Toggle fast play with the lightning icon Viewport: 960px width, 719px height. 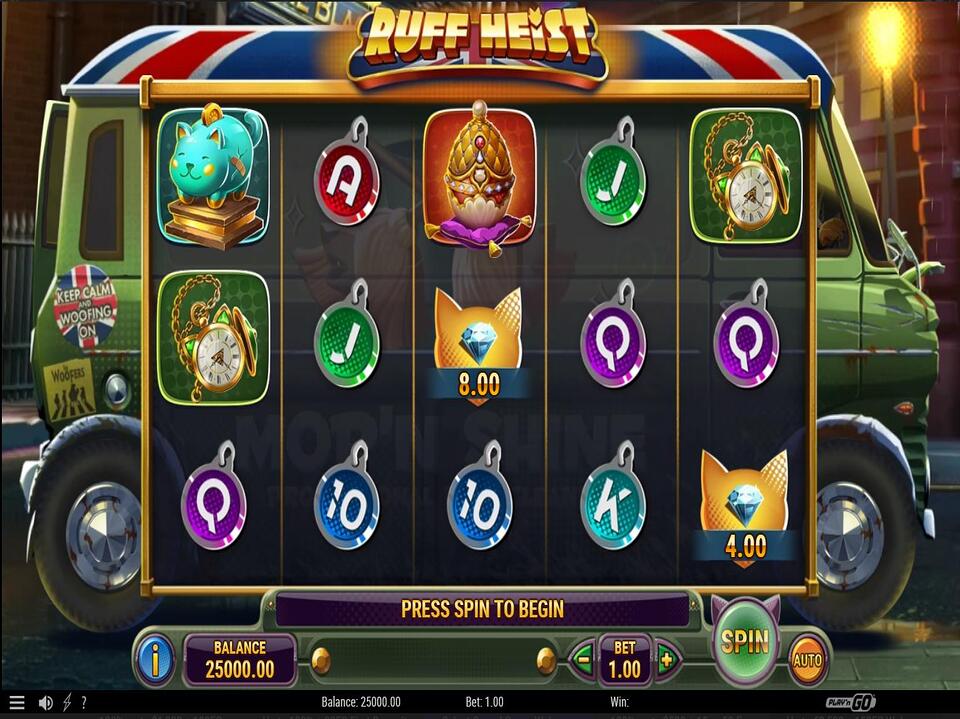[x=67, y=703]
